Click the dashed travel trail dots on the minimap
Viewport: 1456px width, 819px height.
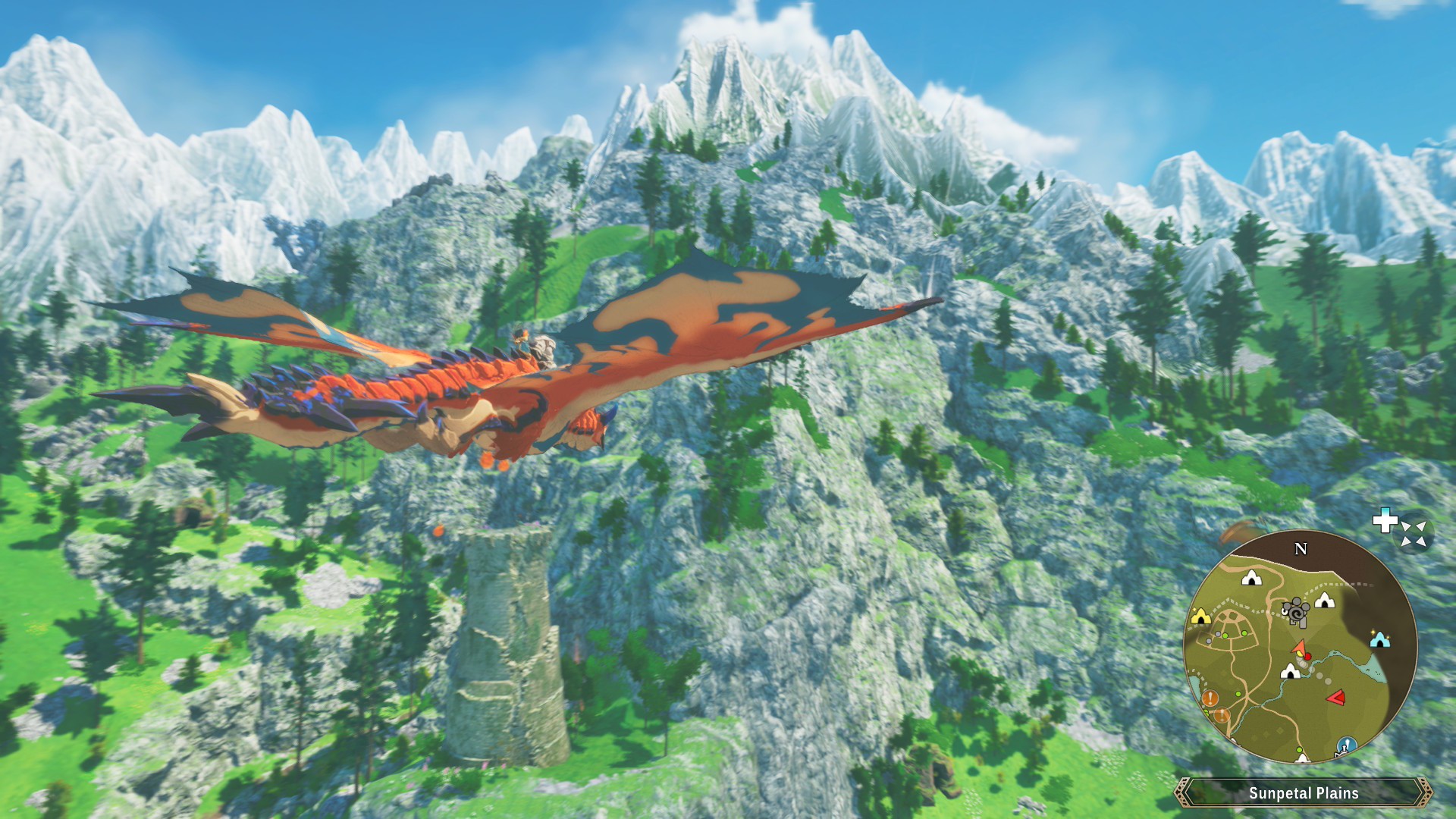point(1341,585)
